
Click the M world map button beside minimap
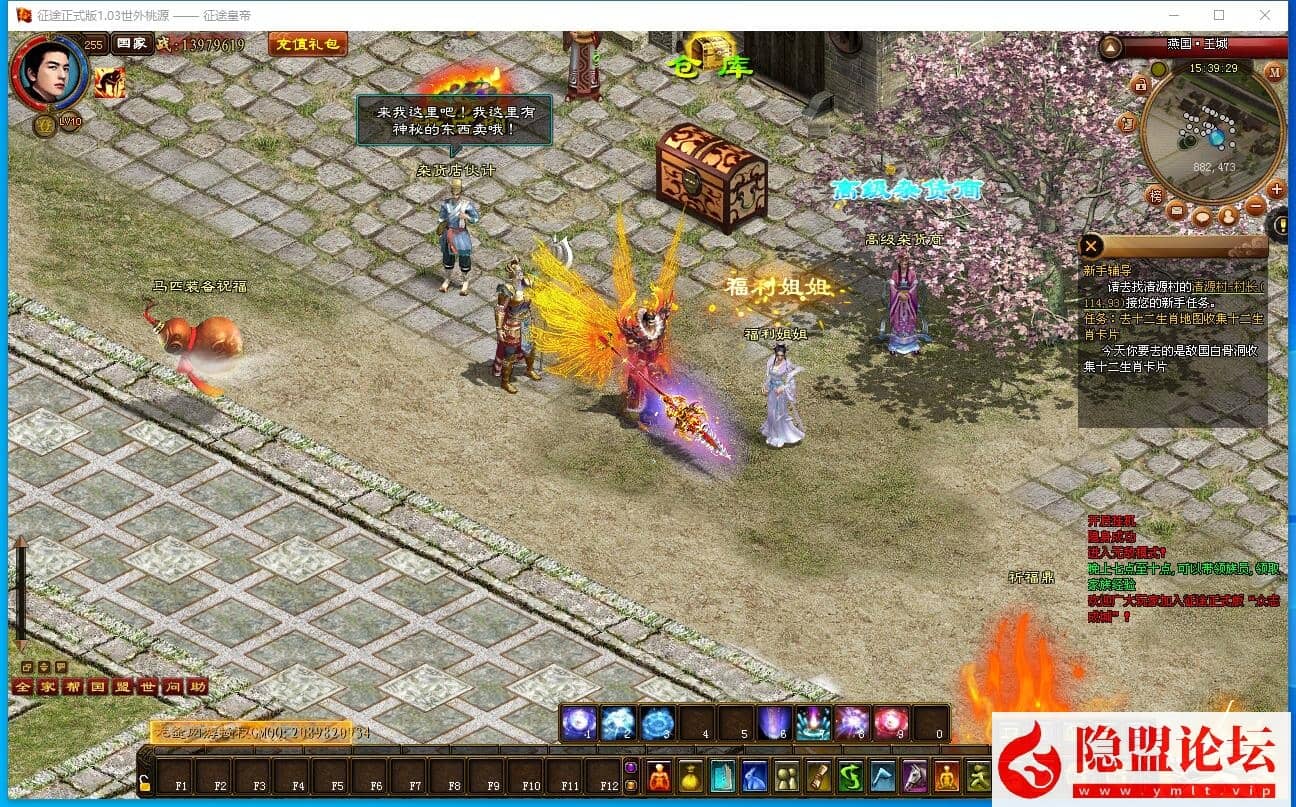pos(1275,72)
